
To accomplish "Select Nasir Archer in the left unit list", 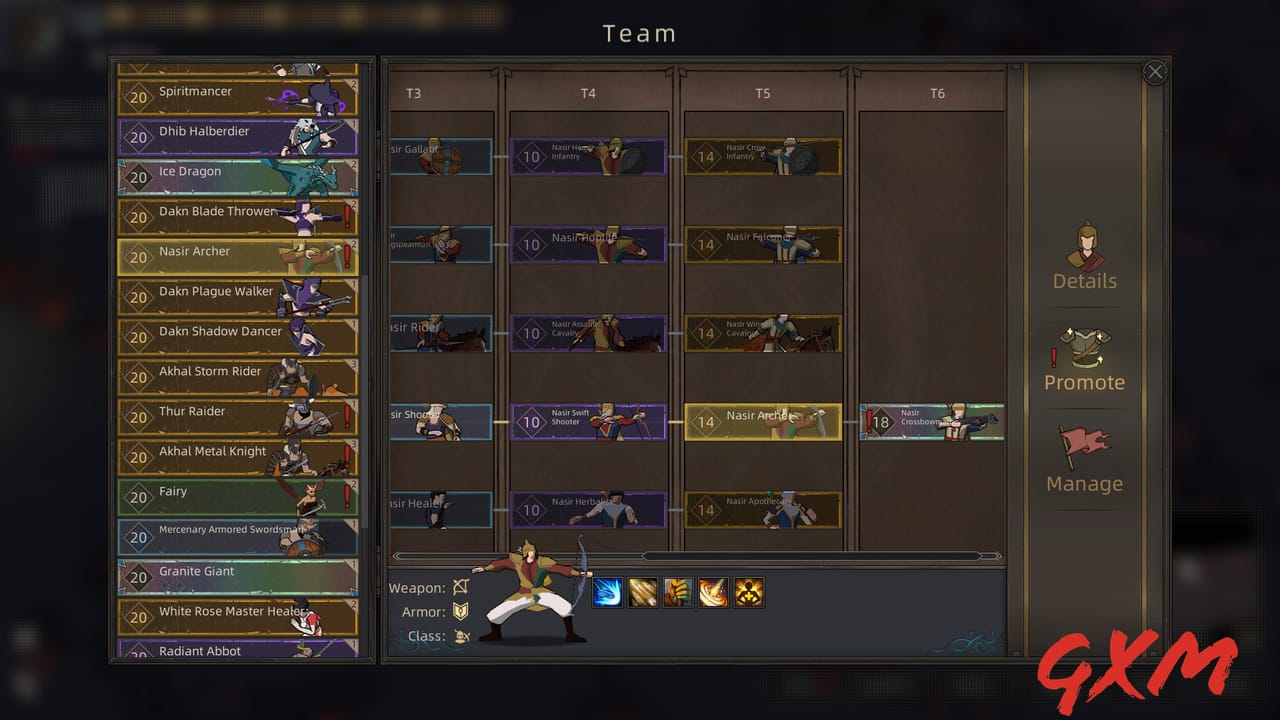I will [237, 254].
